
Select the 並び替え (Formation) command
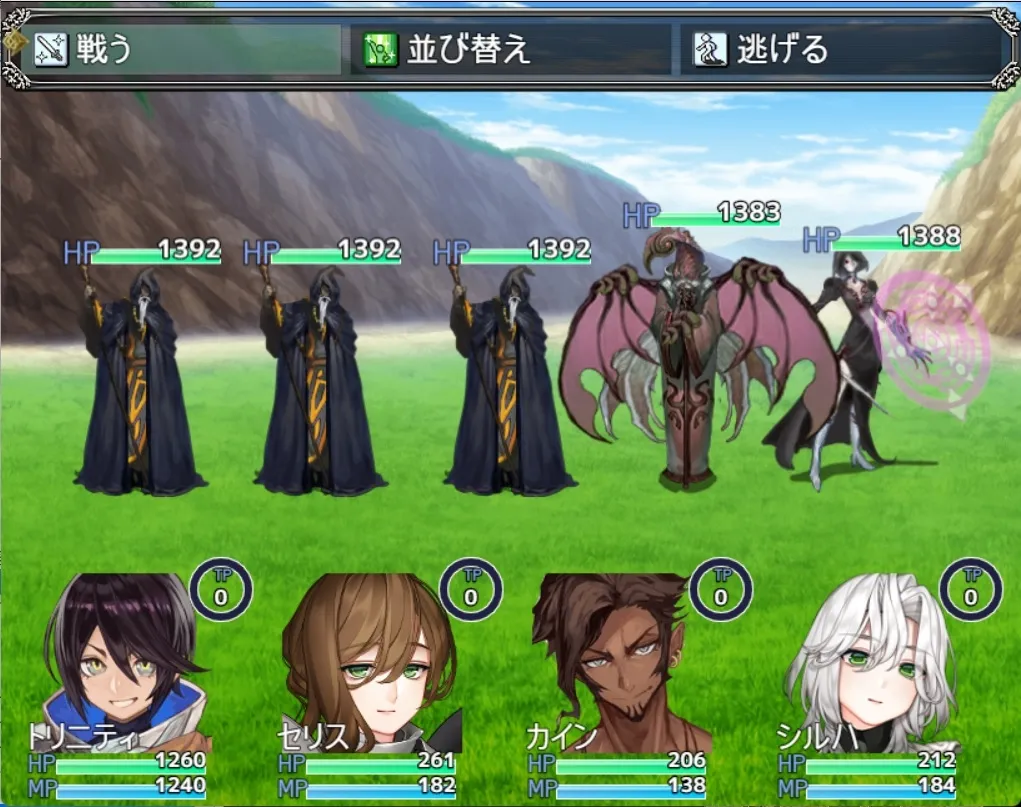(510, 50)
